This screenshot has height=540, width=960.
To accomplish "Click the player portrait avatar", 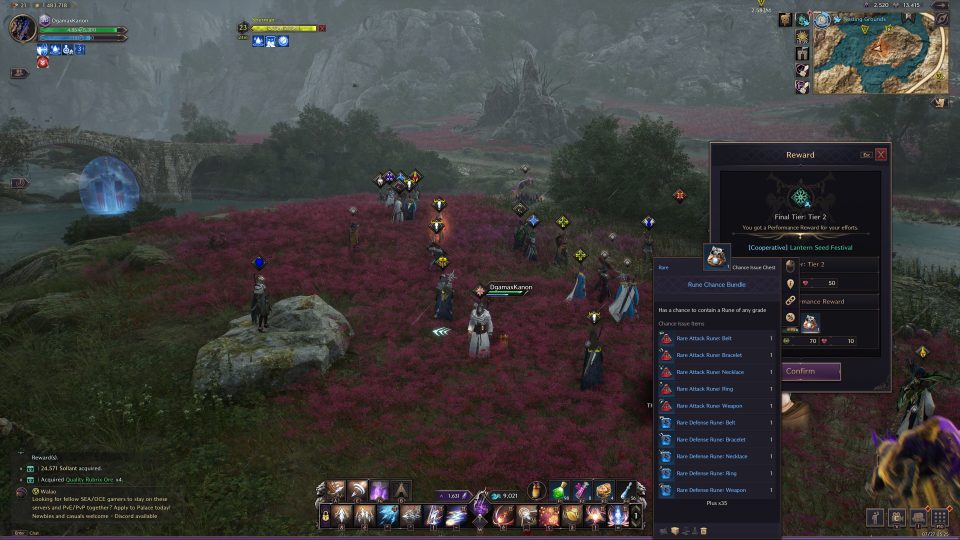I will [x=22, y=28].
